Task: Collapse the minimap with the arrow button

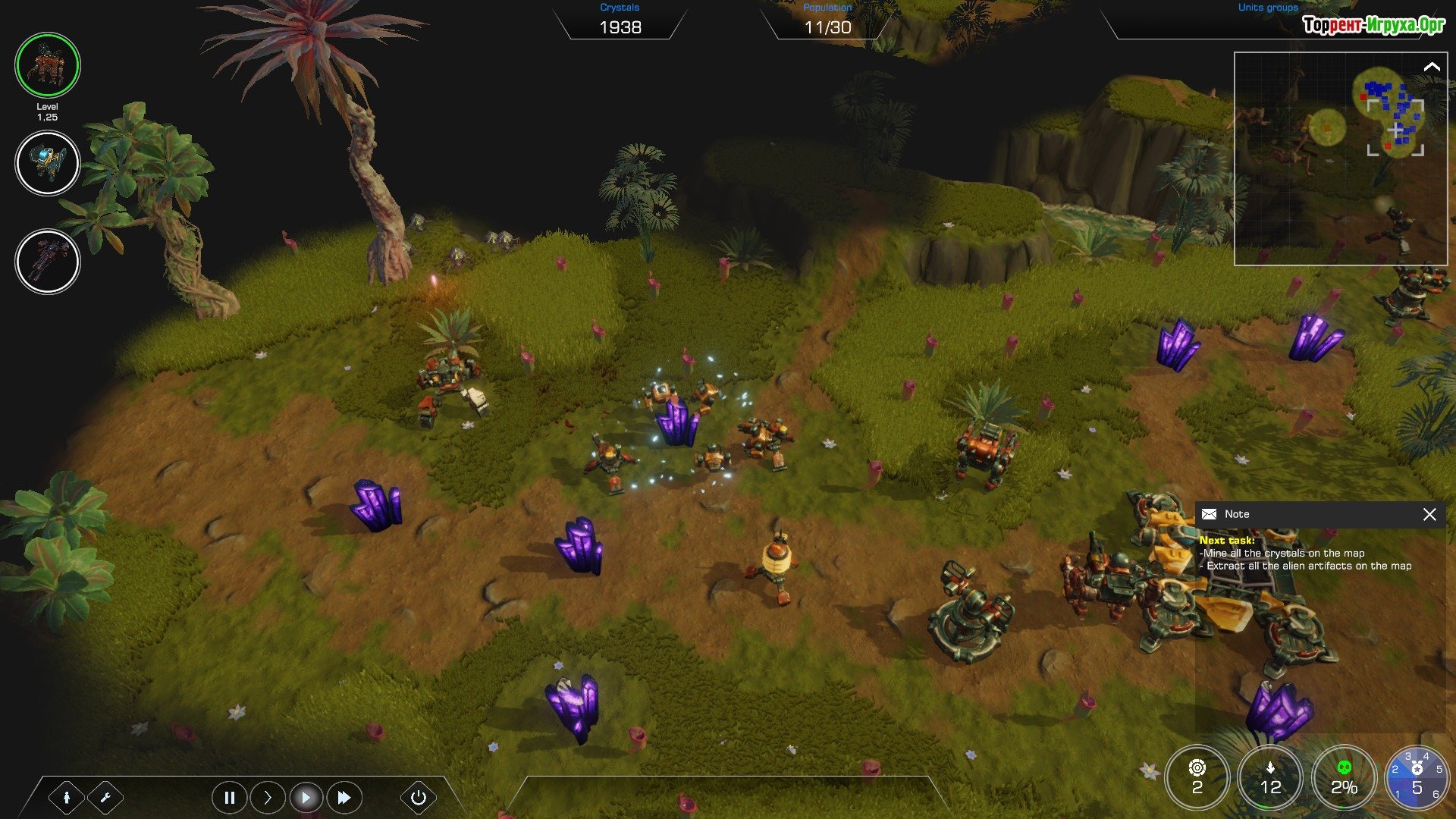Action: (x=1431, y=67)
